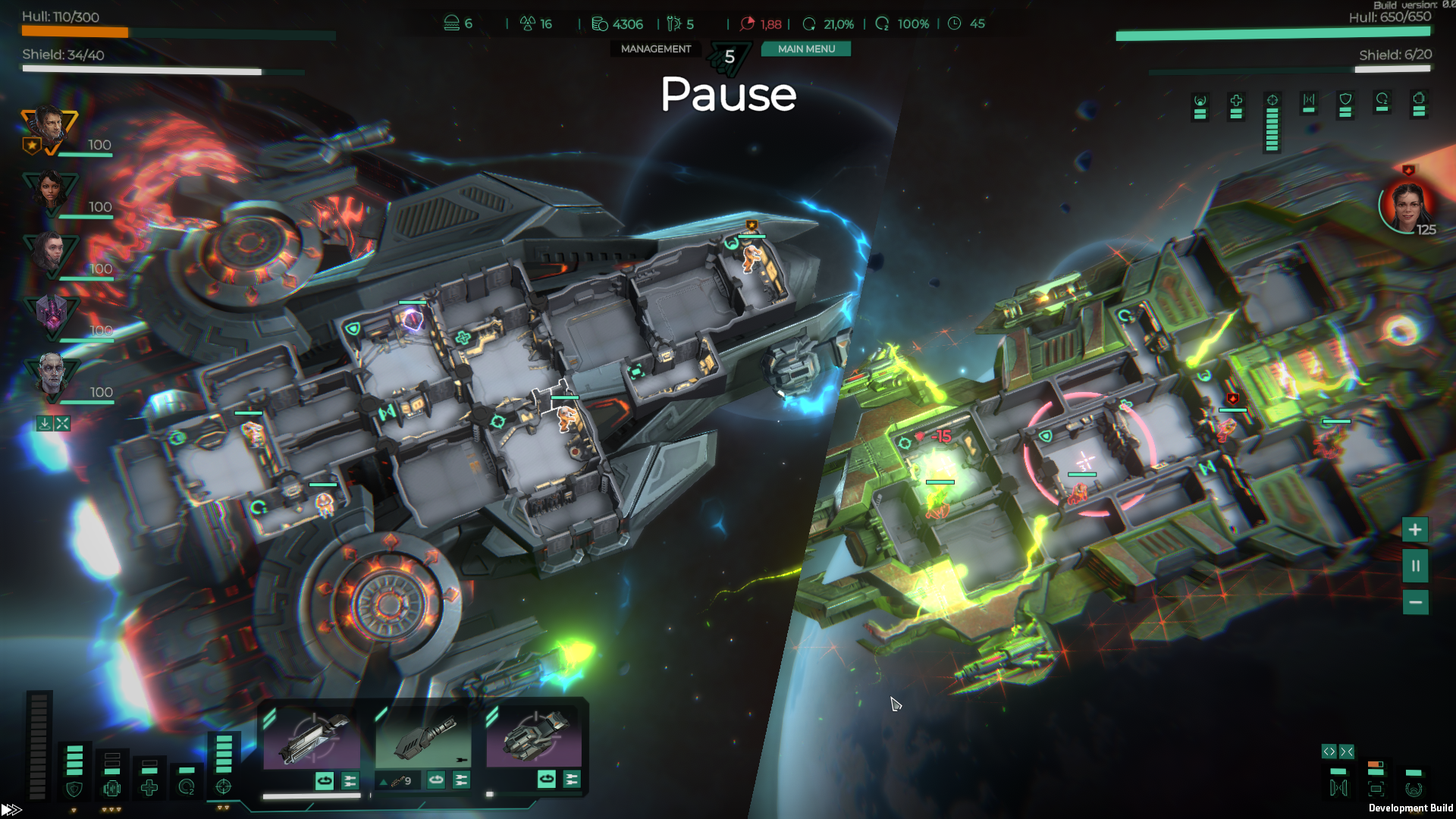Click the weapons crosshair system icon
The image size is (1456, 819).
tap(223, 787)
